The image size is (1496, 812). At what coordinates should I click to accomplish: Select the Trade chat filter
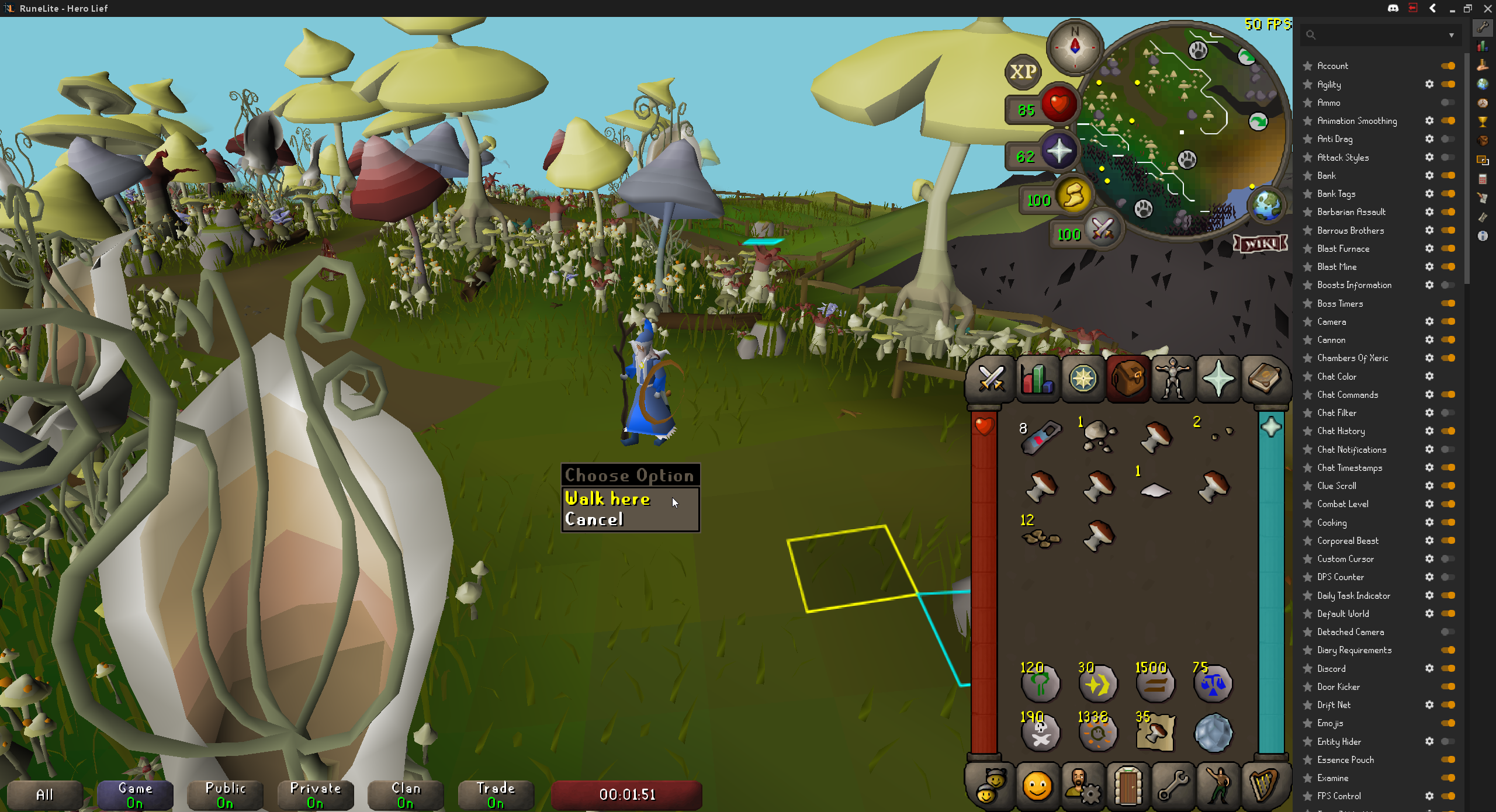click(x=496, y=795)
